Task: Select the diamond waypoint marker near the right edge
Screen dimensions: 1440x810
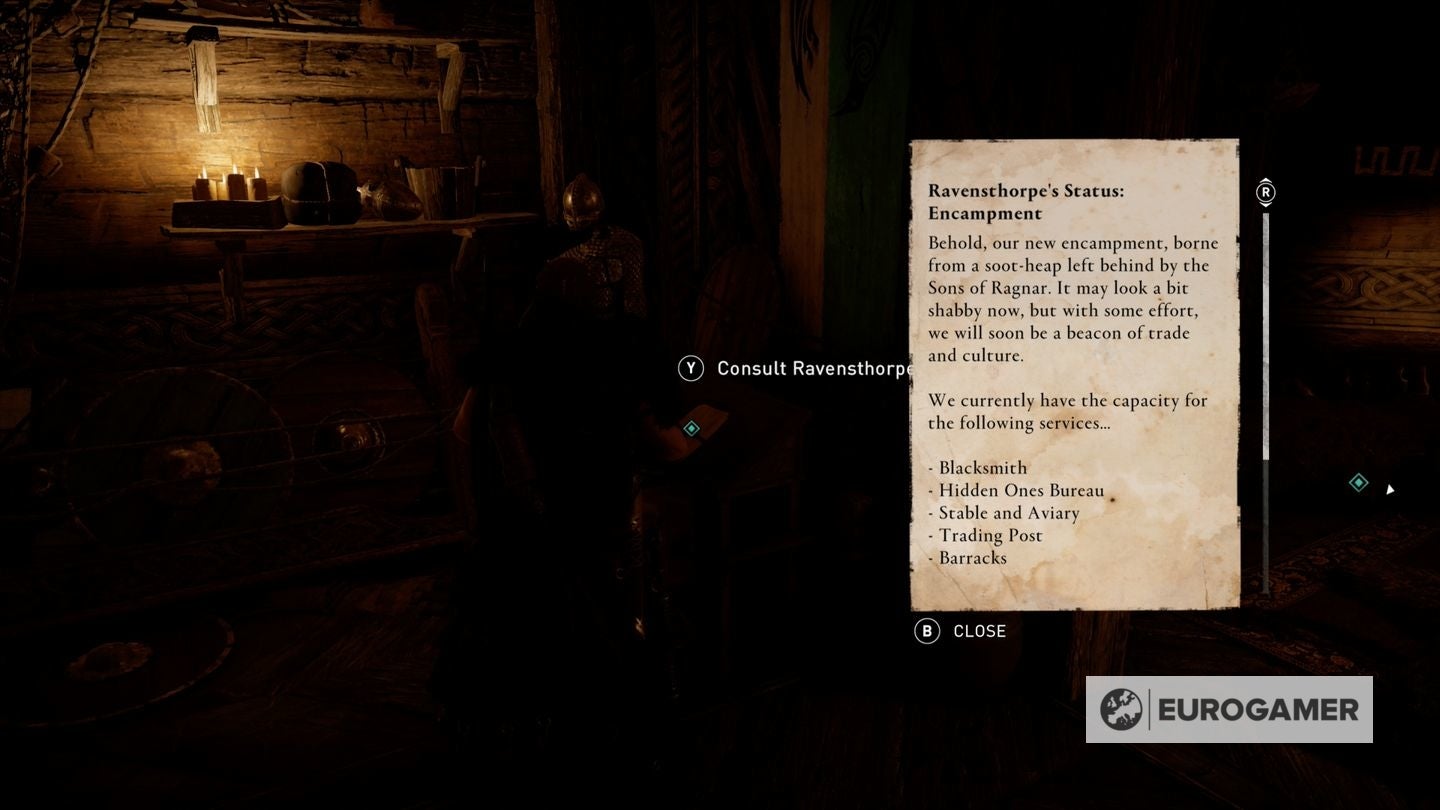Action: click(1358, 483)
